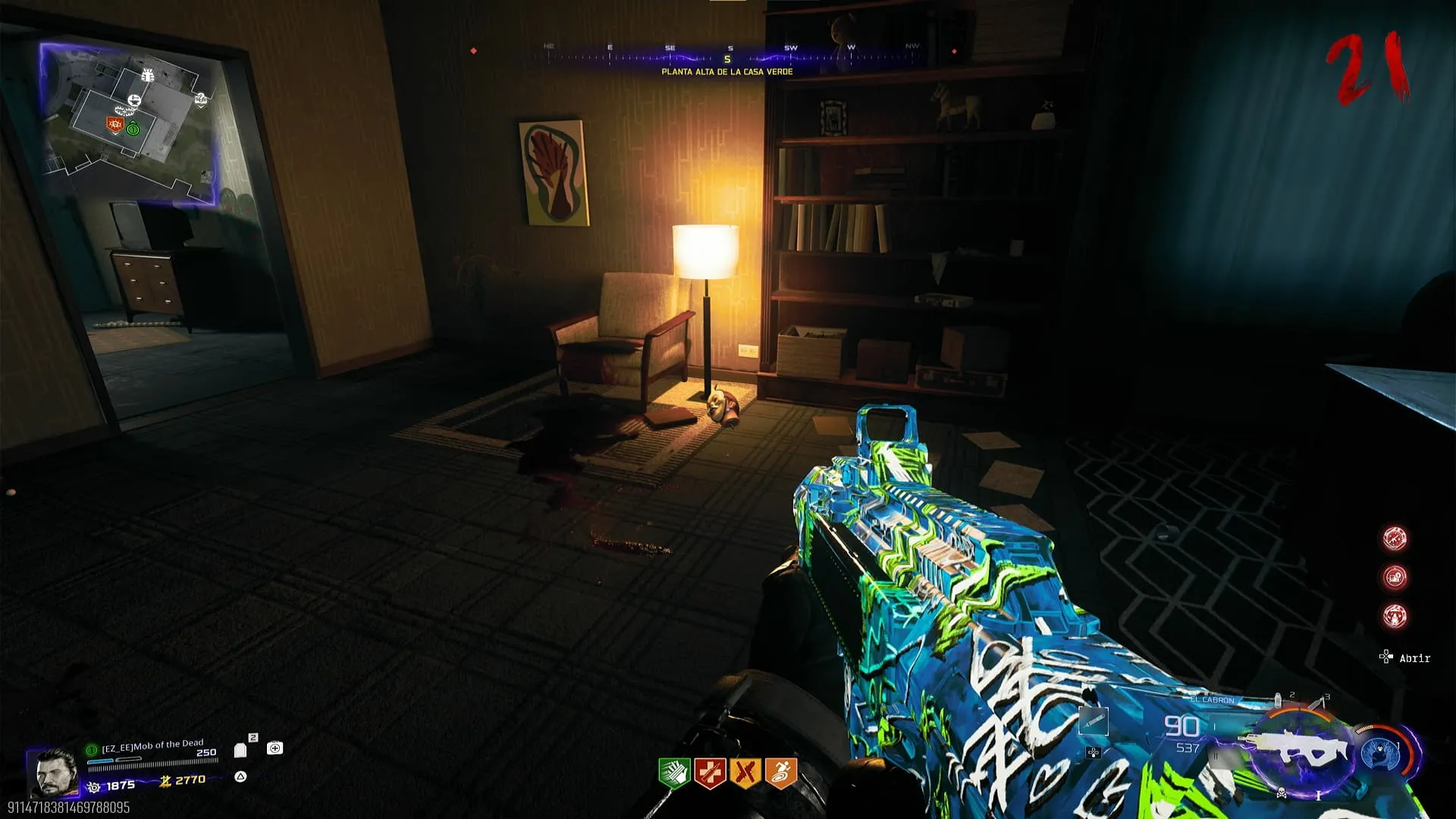Image resolution: width=1456 pixels, height=819 pixels.
Task: Choose the yellow Double Tap perk icon
Action: point(745,773)
